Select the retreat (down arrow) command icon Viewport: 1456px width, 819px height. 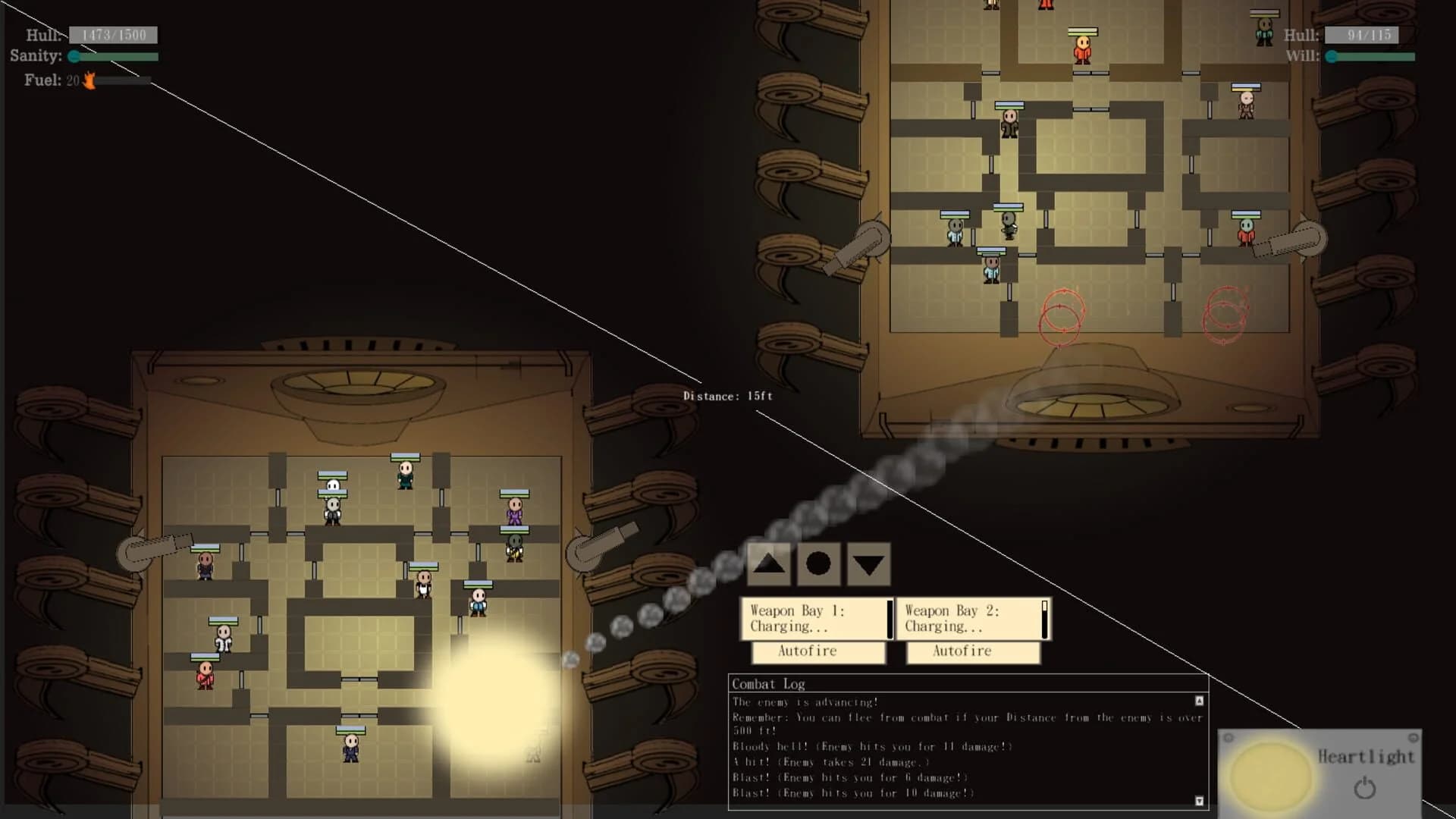click(x=868, y=563)
